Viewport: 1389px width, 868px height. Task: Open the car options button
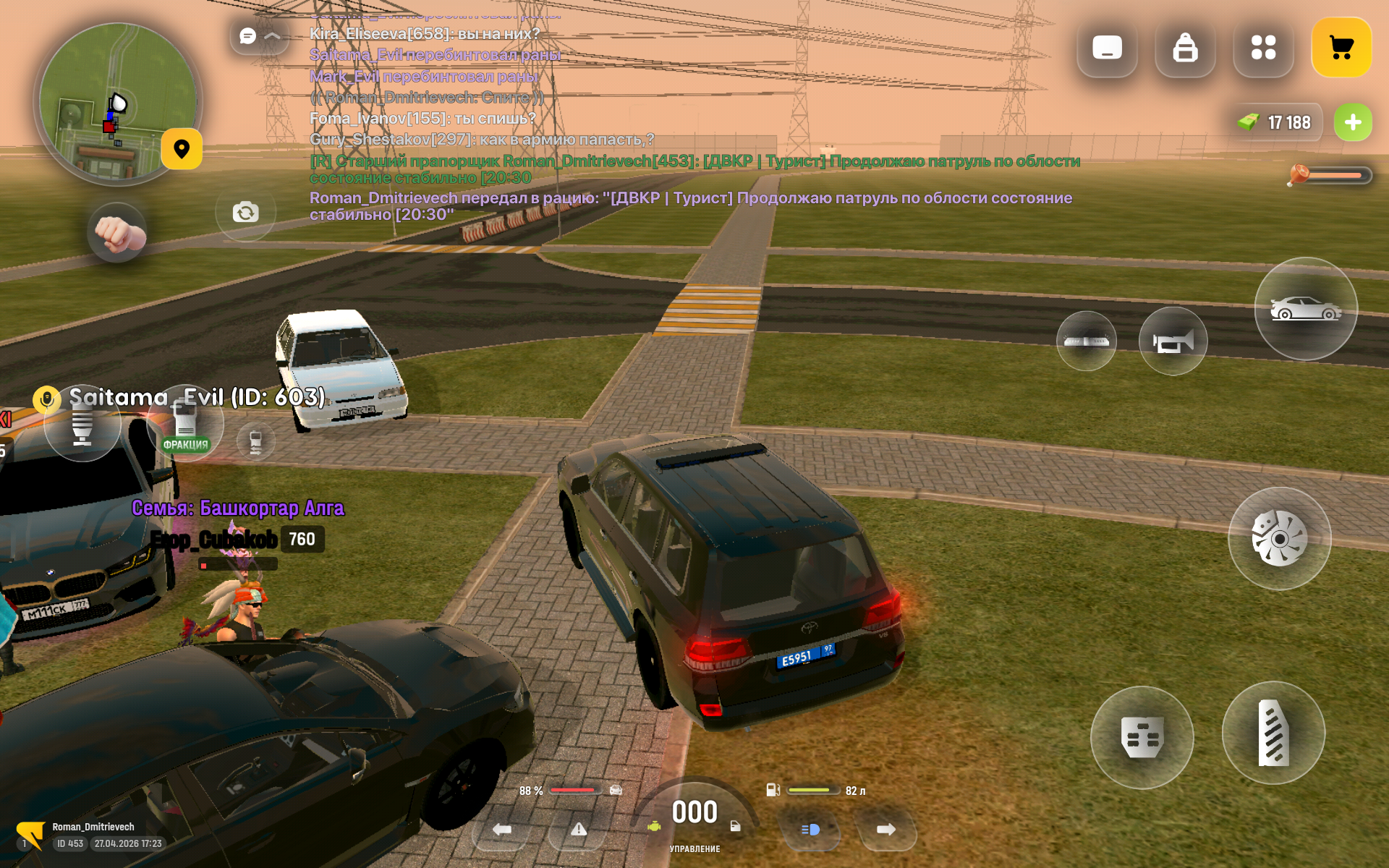pyautogui.click(x=1306, y=309)
